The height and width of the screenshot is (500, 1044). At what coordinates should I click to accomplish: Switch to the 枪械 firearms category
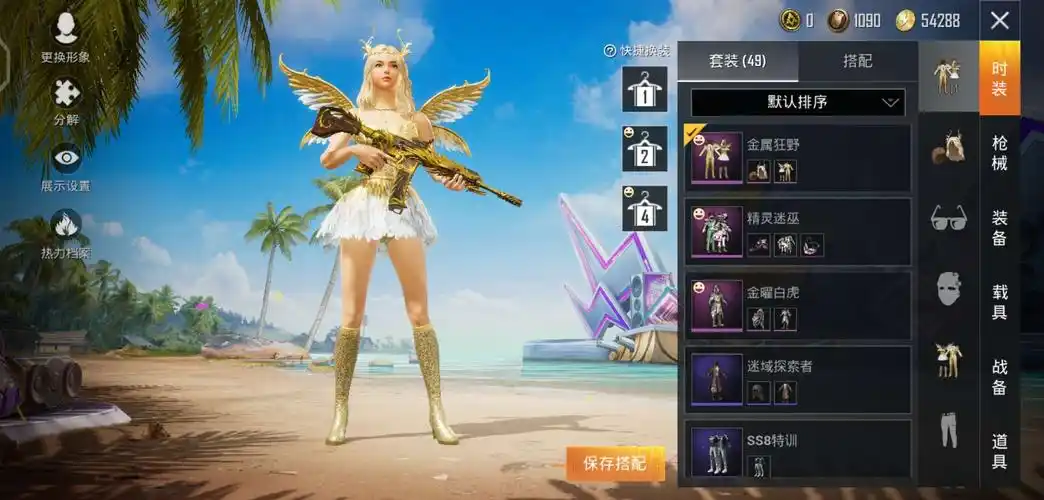point(999,151)
